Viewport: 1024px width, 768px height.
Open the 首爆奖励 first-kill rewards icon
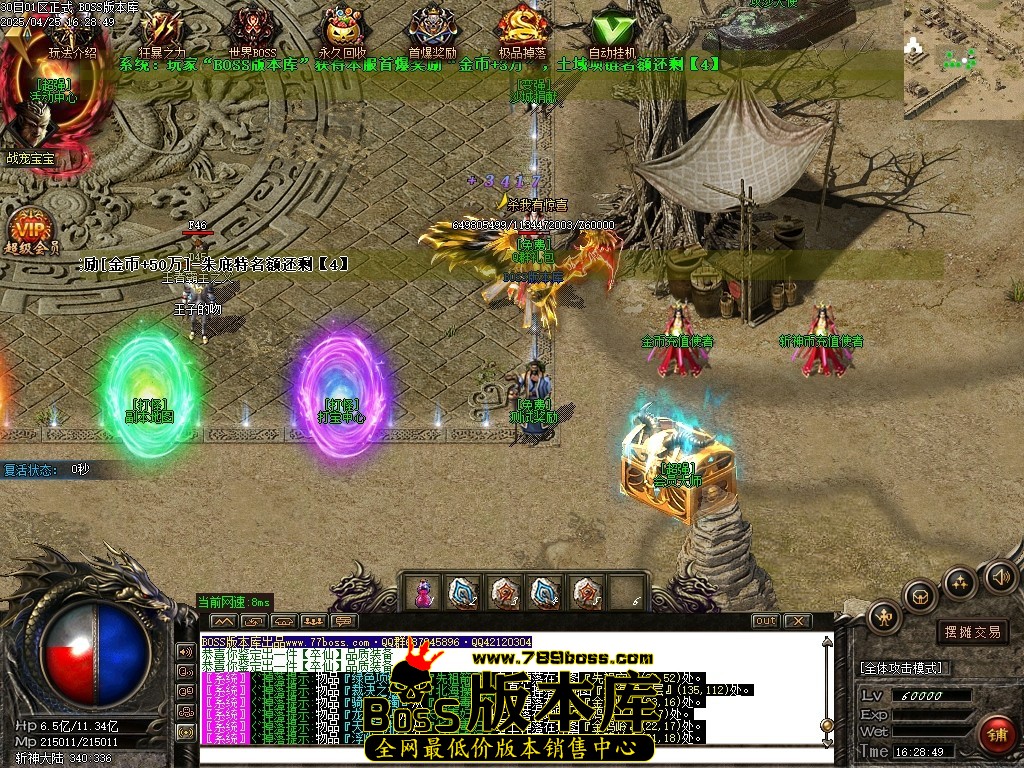tap(432, 30)
